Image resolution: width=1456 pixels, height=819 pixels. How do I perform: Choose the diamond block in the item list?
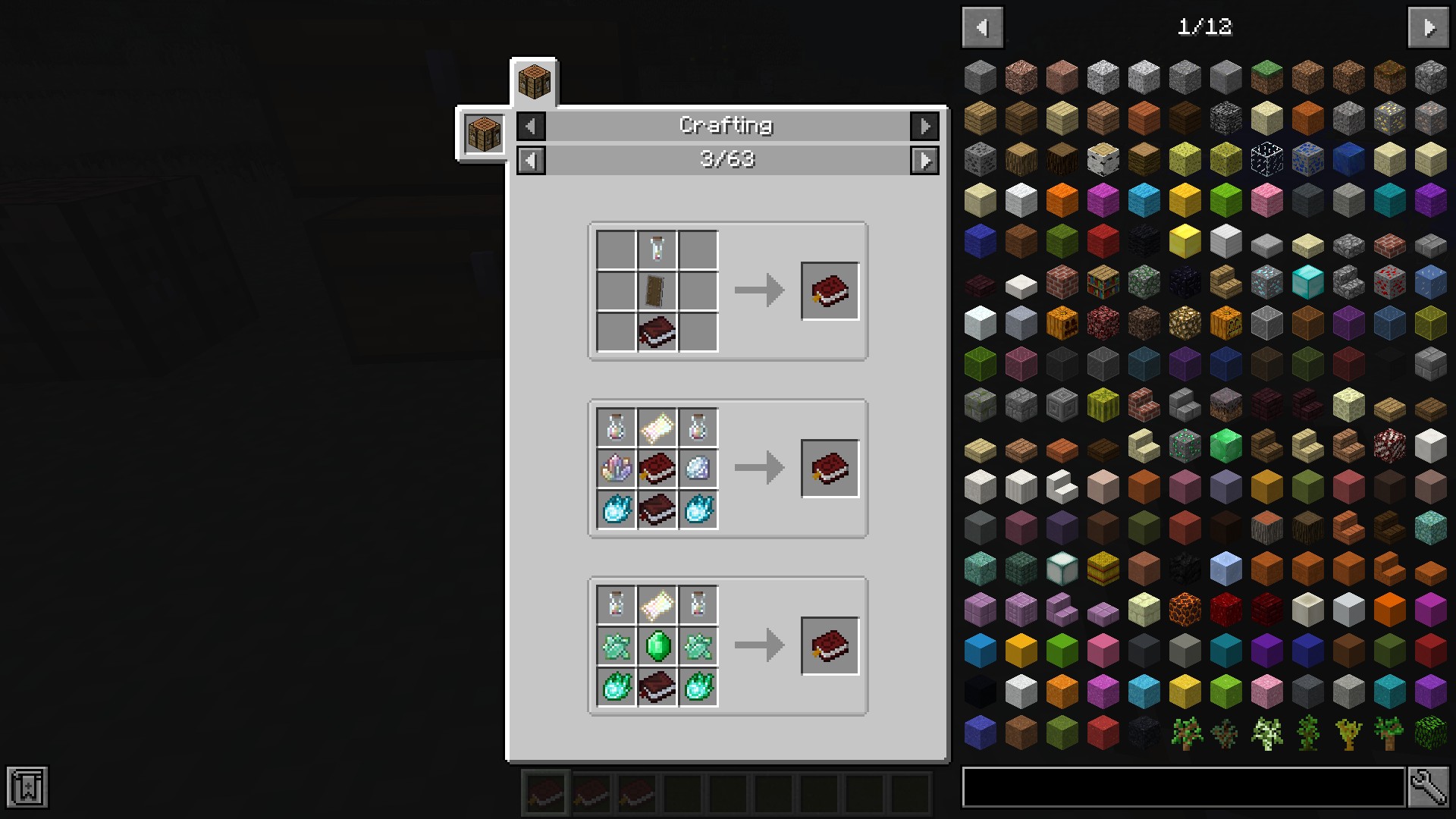coord(1307,282)
